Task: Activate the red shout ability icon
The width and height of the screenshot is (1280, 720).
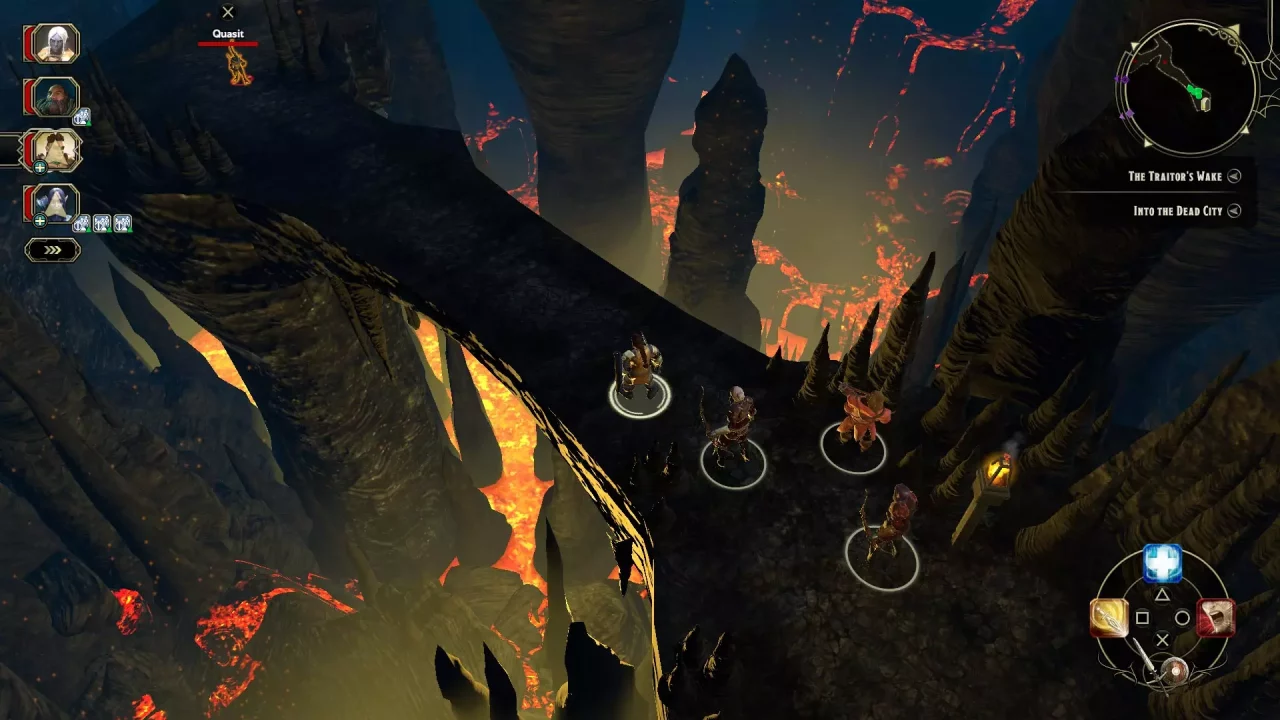Action: click(x=1214, y=618)
